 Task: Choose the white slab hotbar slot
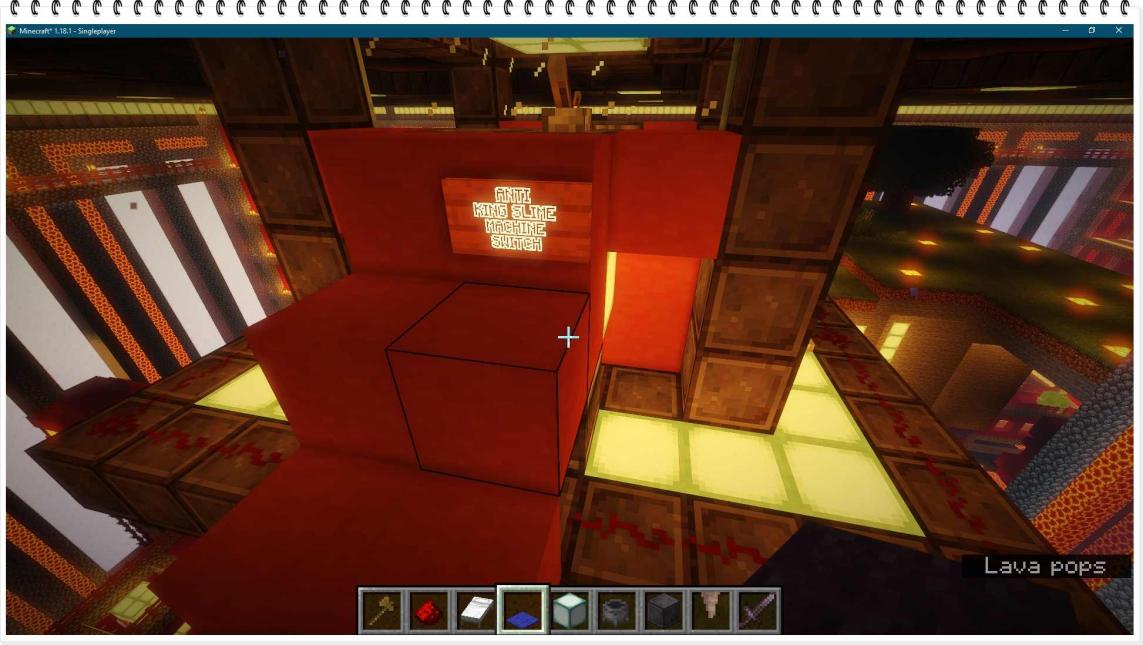[476, 610]
